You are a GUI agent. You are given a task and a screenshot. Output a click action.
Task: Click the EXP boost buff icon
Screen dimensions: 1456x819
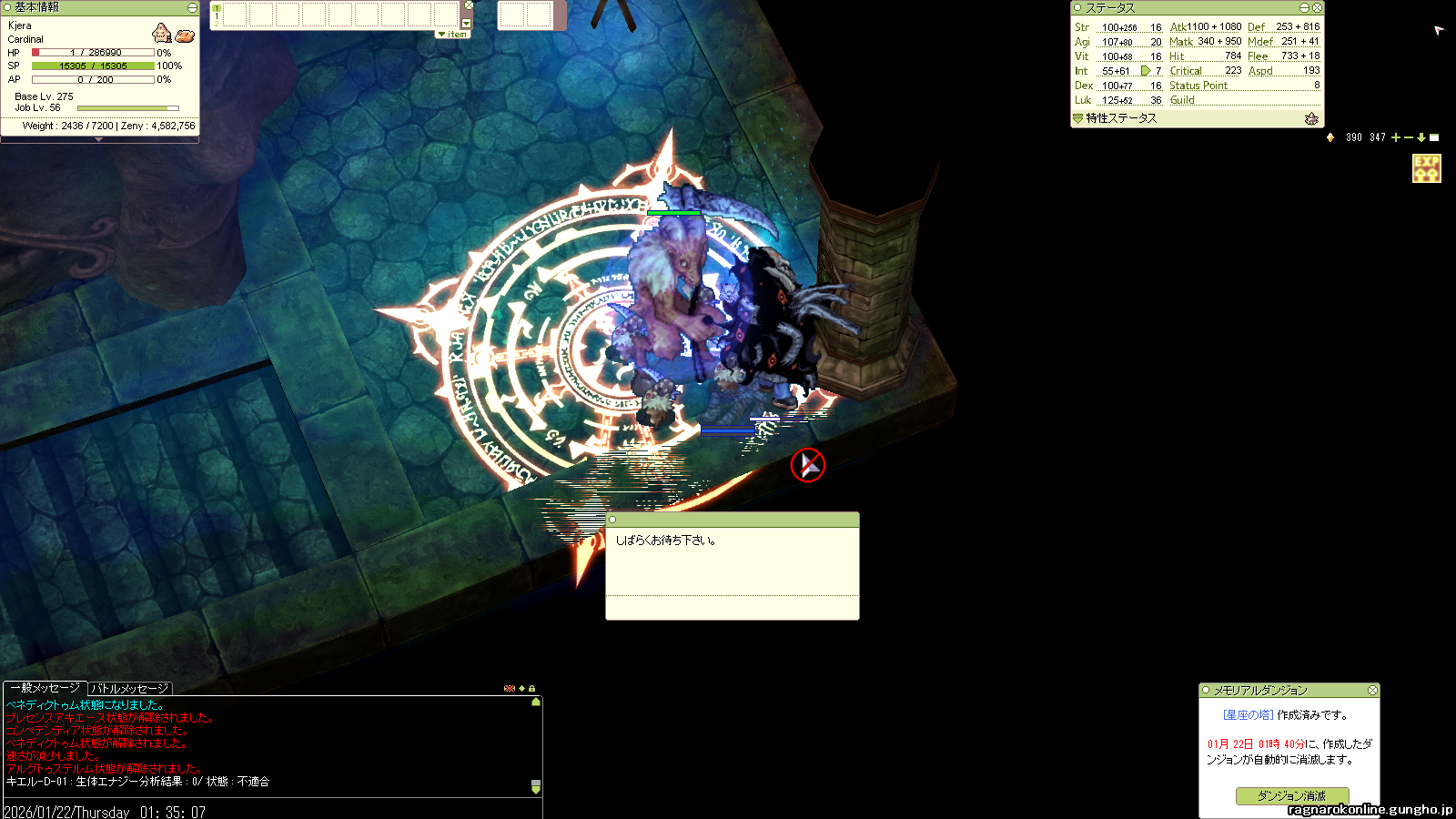point(1426,168)
